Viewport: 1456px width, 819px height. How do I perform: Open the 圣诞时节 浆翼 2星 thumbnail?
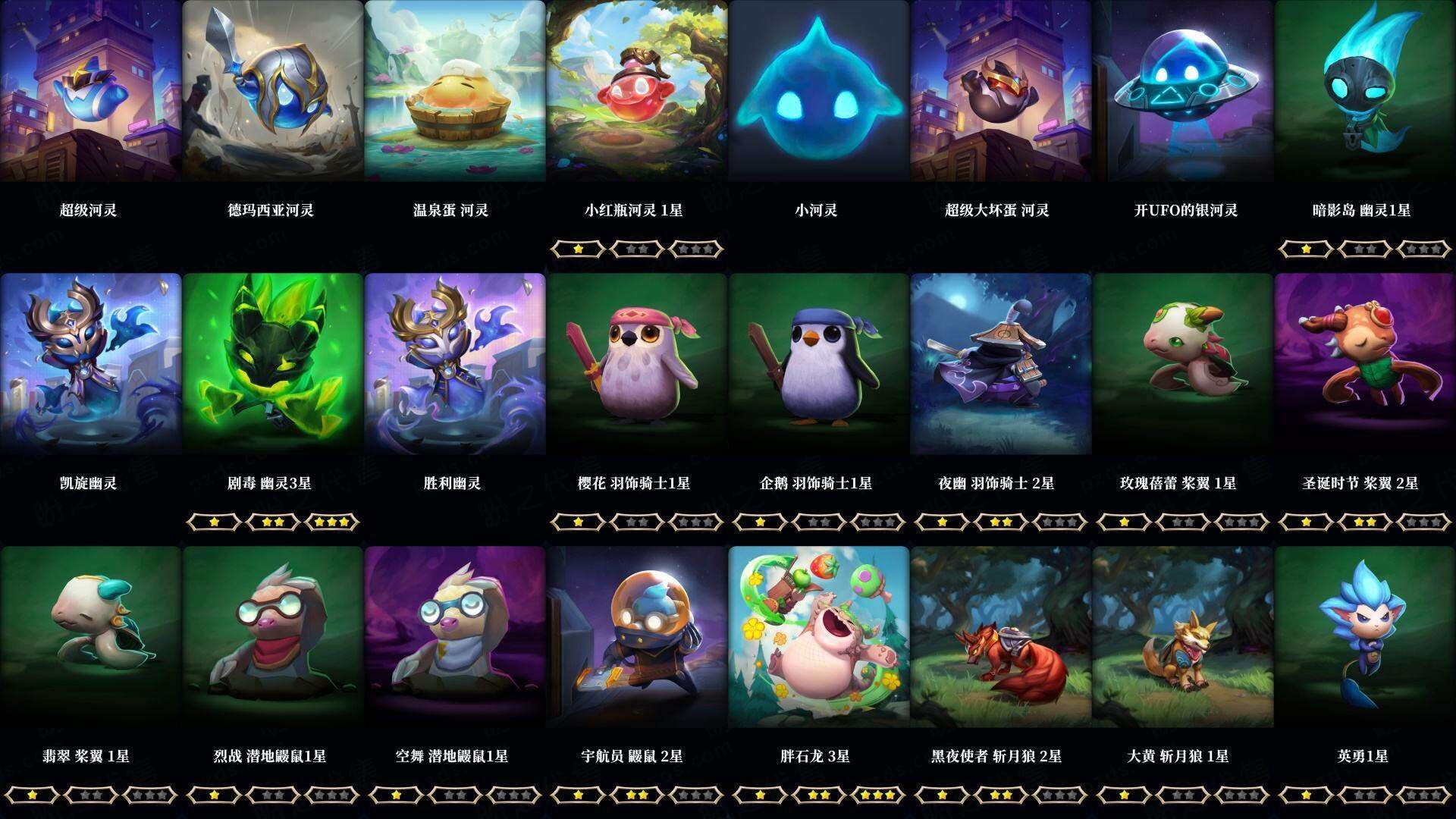pyautogui.click(x=1365, y=364)
